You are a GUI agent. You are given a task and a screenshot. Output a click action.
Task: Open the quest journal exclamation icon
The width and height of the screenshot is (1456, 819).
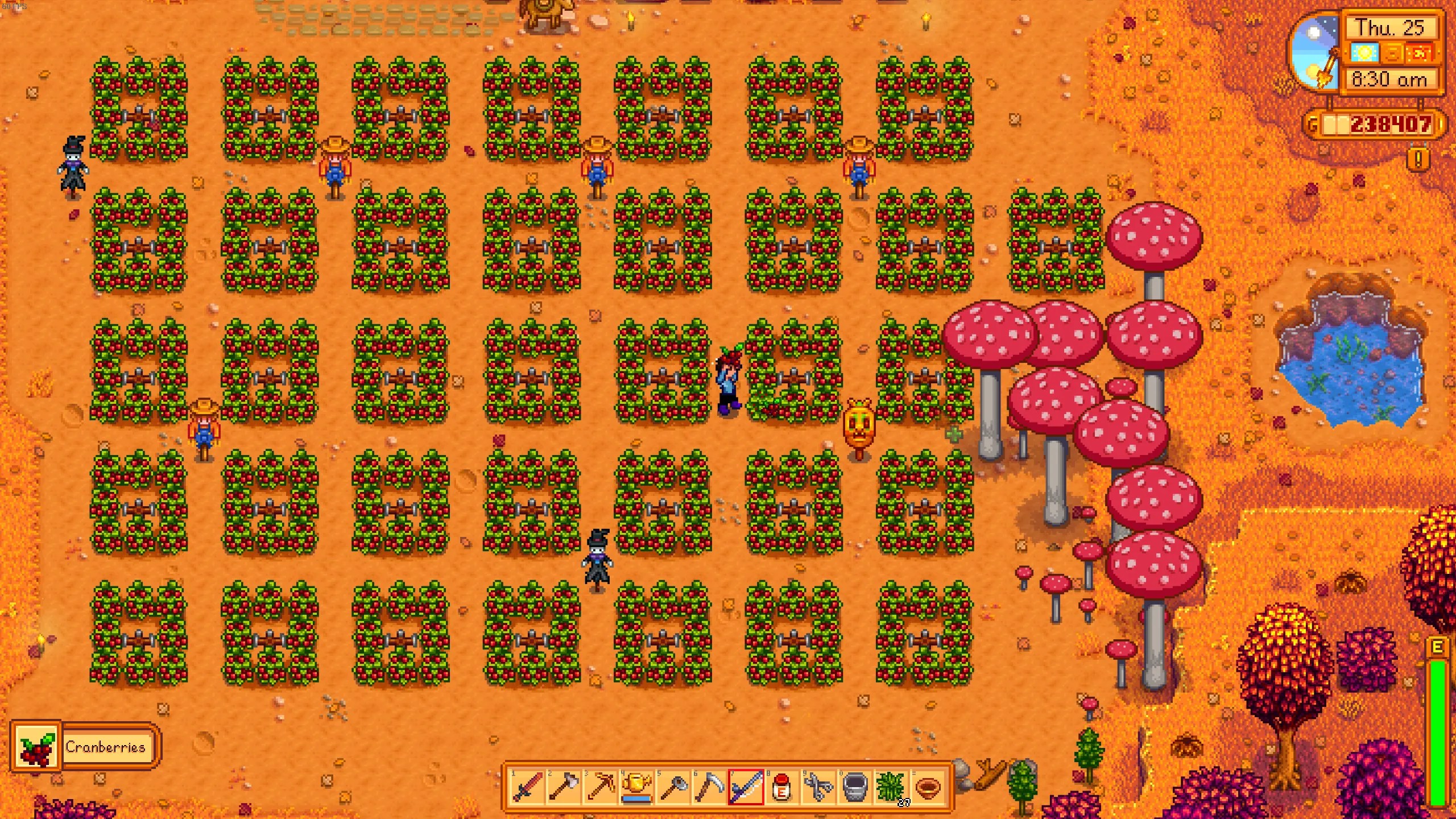tap(1417, 159)
